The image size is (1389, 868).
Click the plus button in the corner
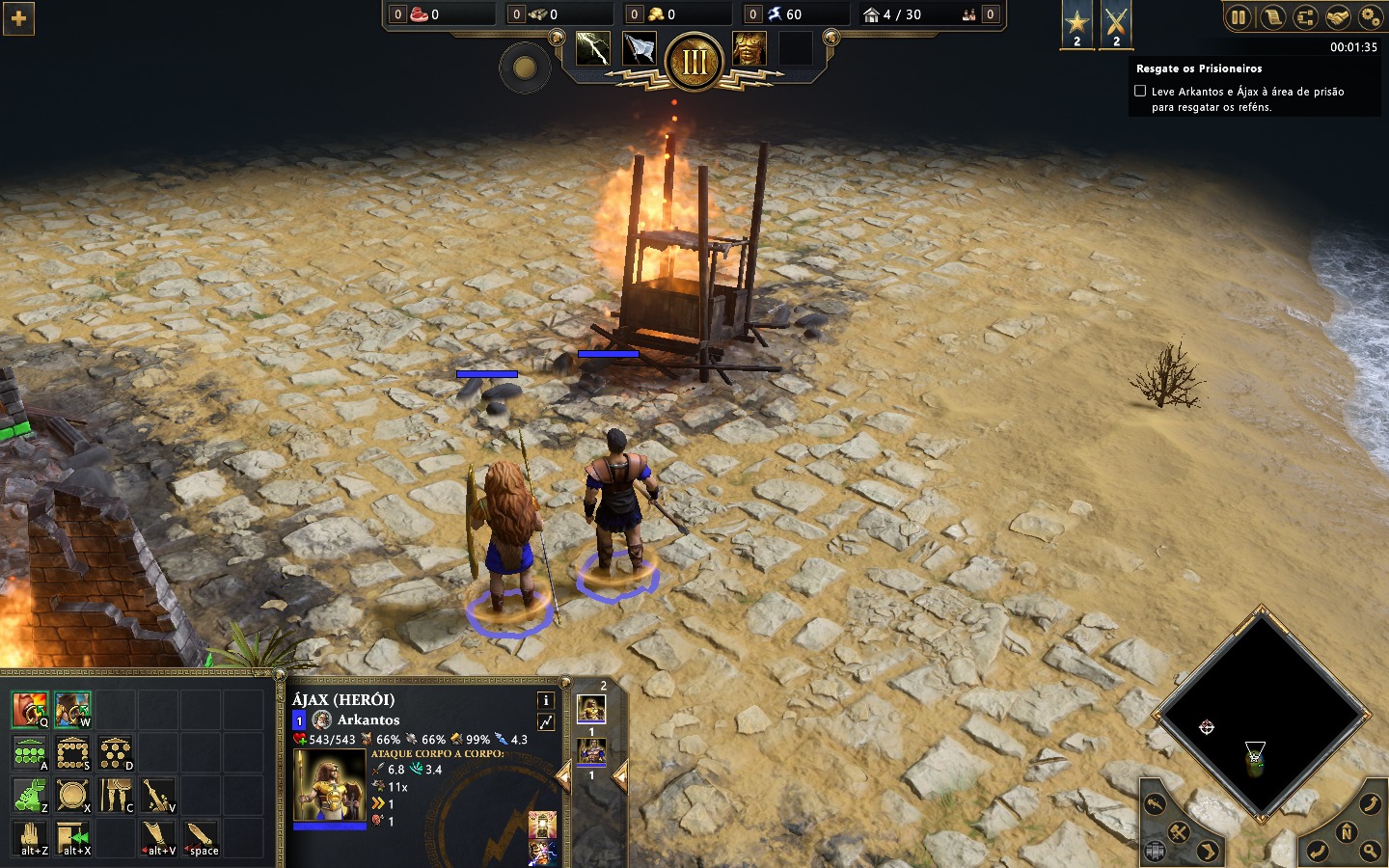point(18,18)
